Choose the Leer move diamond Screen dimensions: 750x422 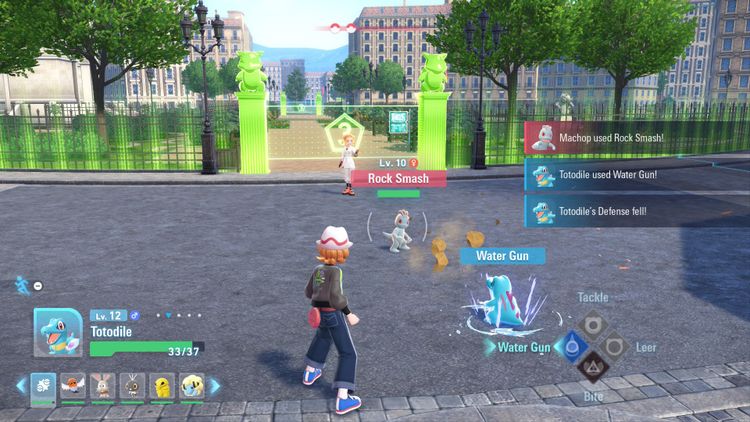click(x=616, y=346)
